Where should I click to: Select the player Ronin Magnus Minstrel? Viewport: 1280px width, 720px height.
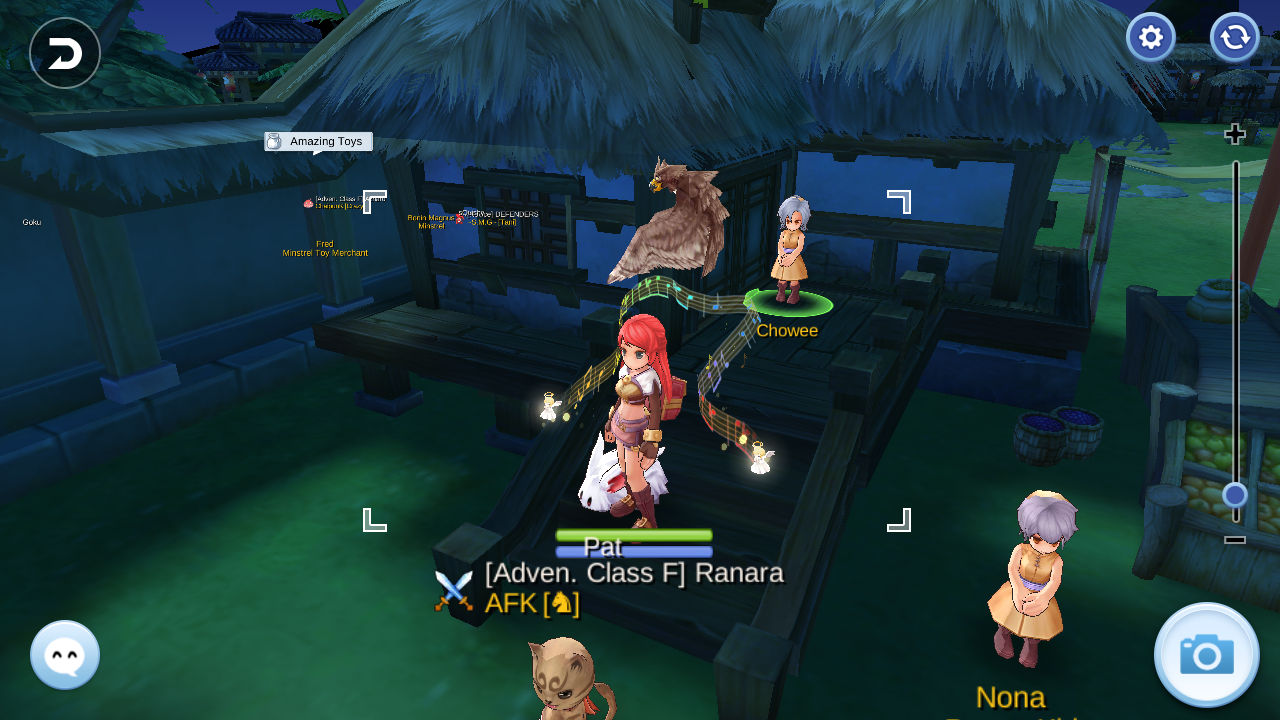point(432,222)
